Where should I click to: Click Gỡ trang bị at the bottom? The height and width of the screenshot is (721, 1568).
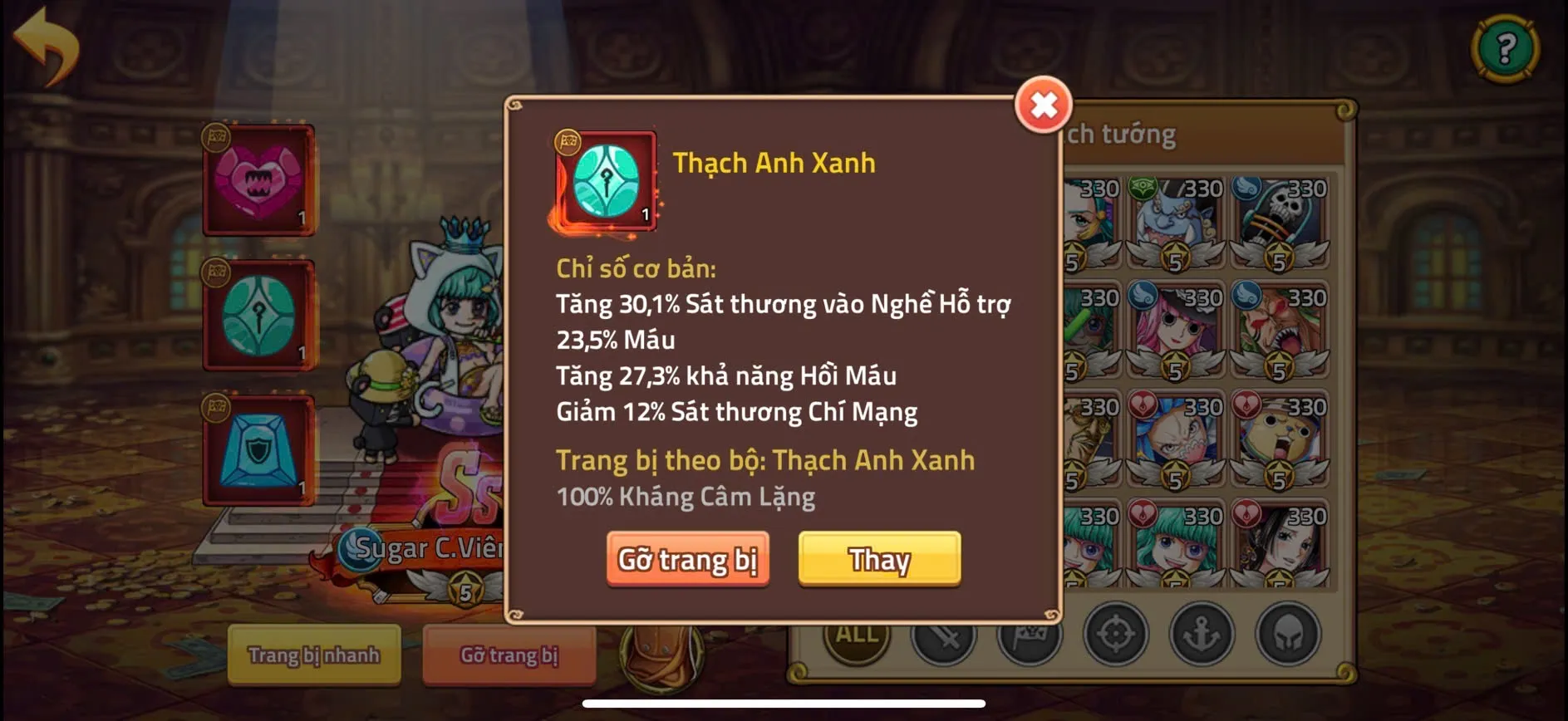(x=509, y=656)
